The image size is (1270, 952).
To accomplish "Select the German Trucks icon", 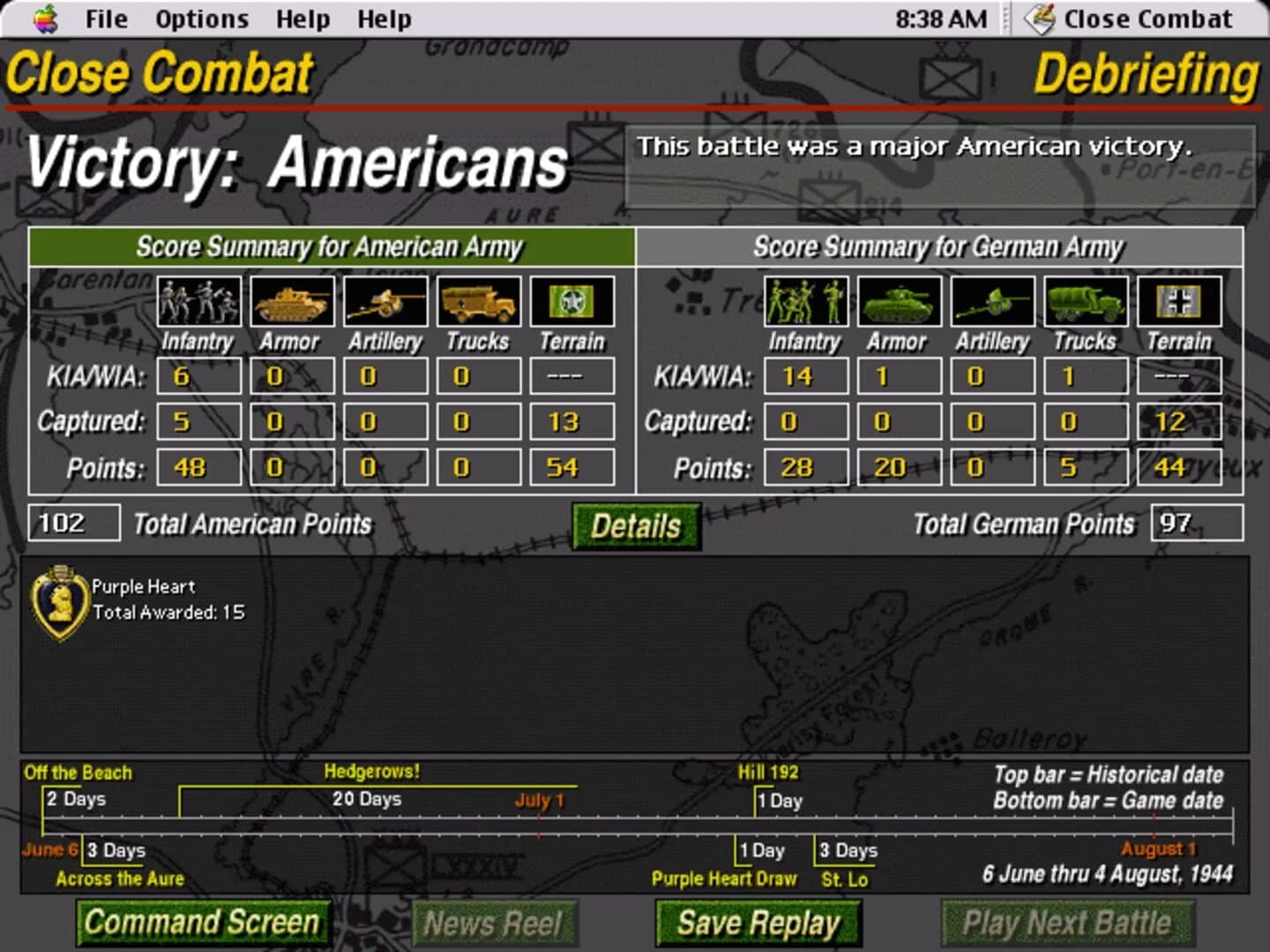I will coord(1085,301).
